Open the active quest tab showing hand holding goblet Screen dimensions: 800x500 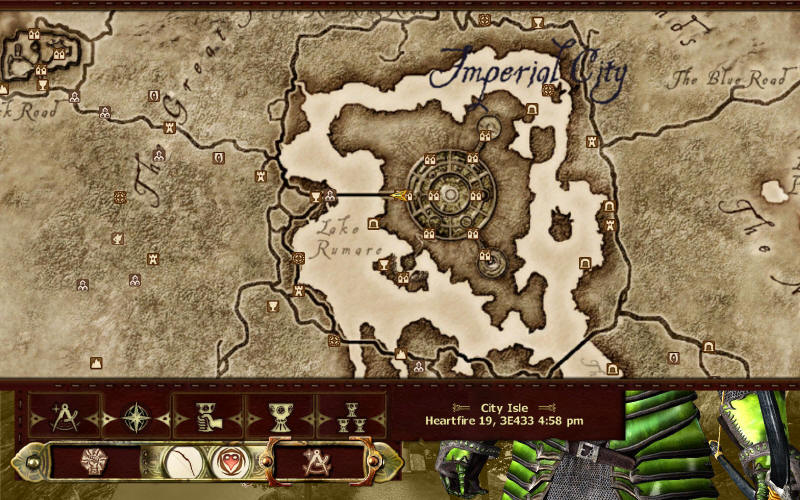[x=208, y=415]
